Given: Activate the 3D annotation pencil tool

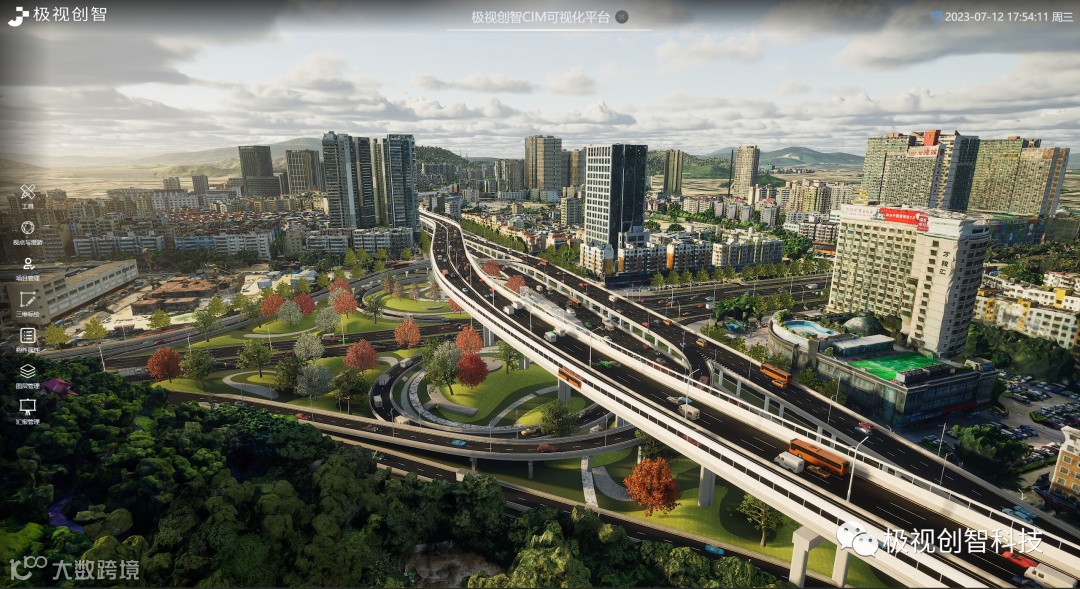Looking at the screenshot, I should 28,300.
